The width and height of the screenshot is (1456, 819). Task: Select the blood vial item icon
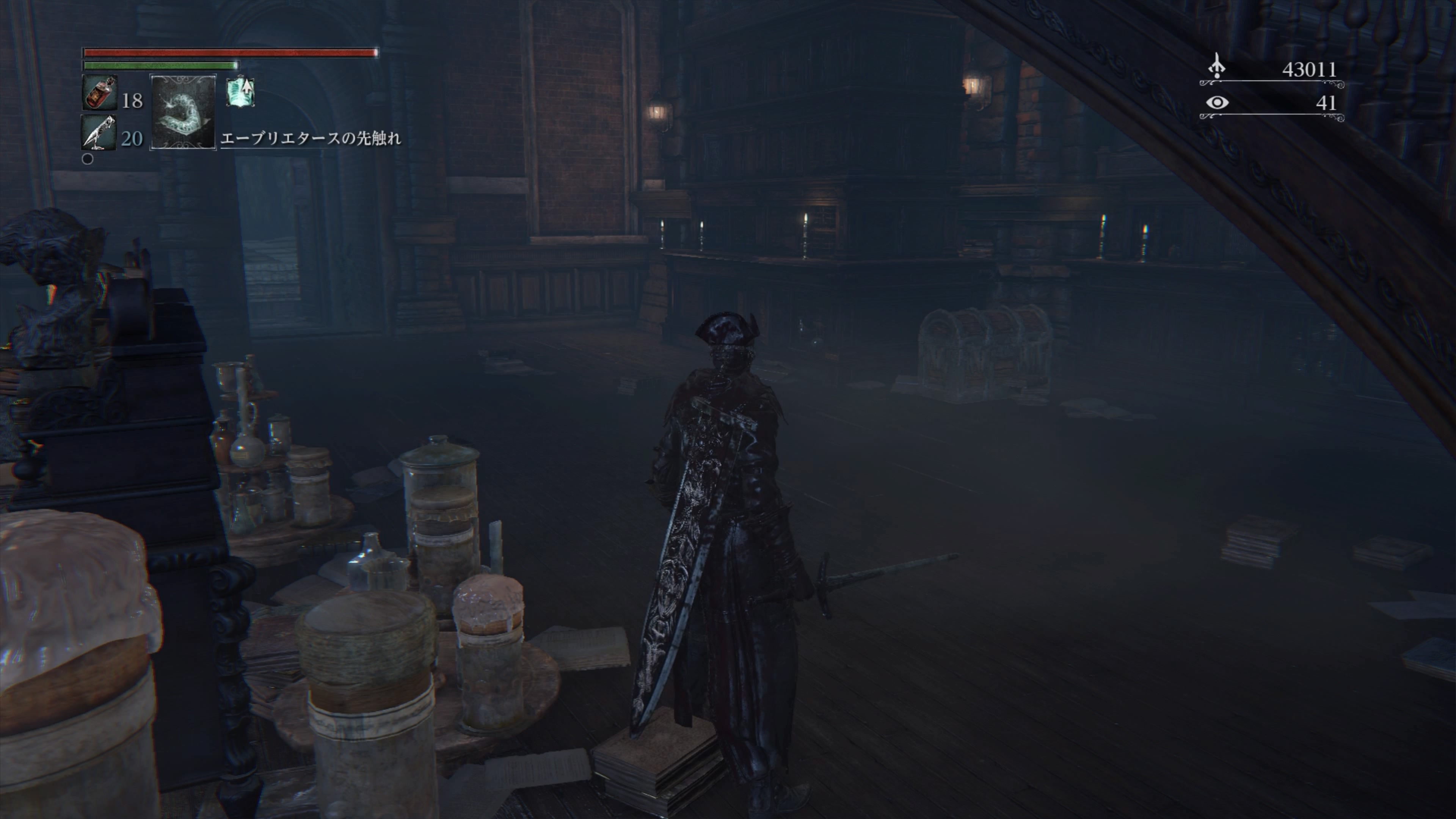99,93
